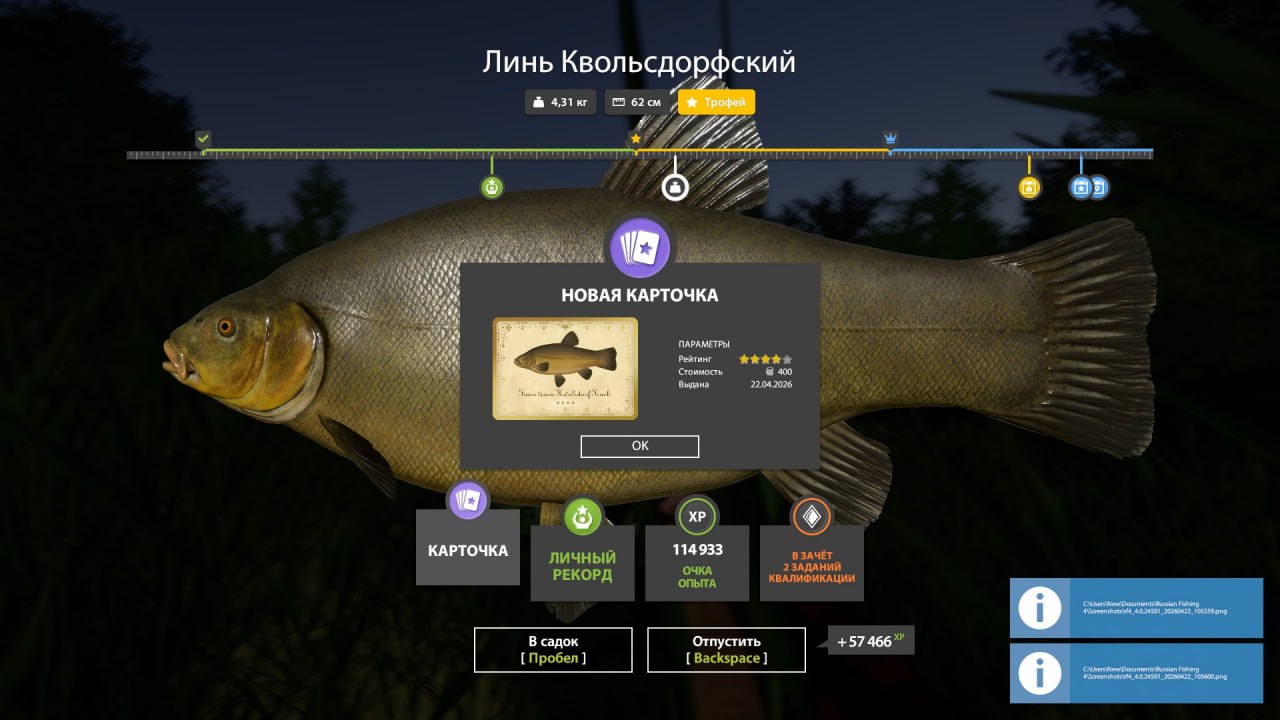Click the yellow Трофей badge

[x=716, y=102]
